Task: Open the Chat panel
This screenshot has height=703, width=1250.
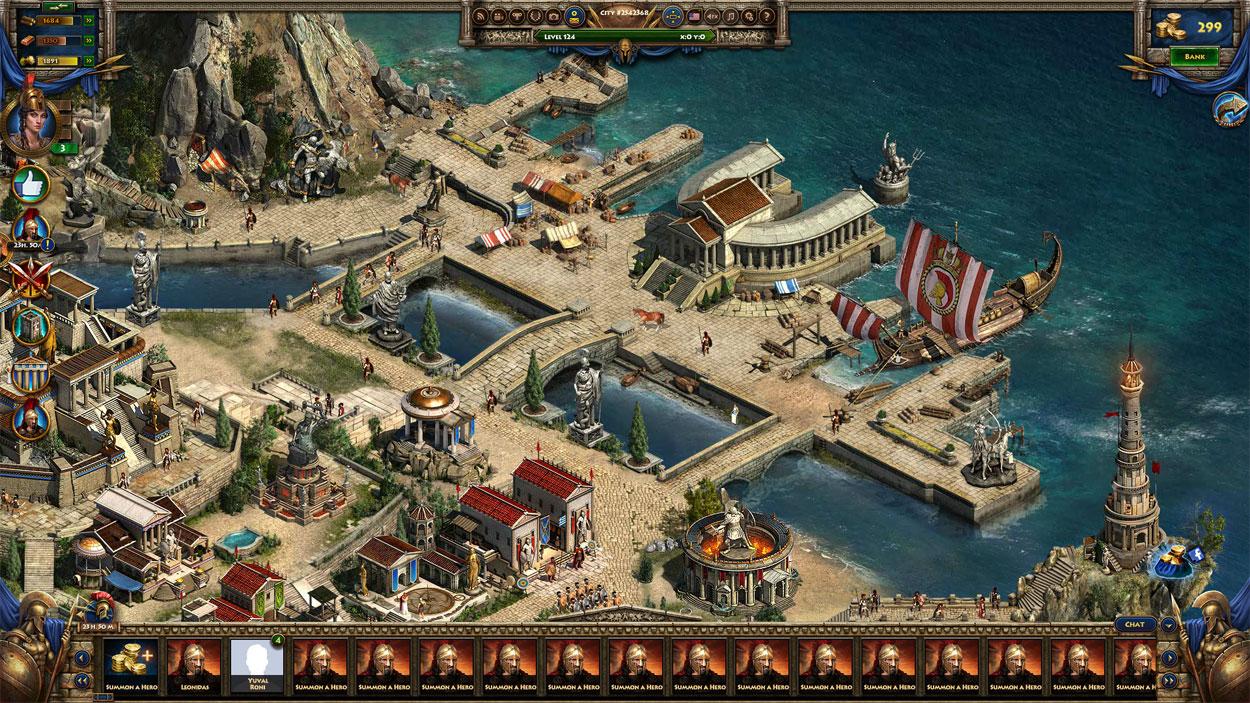Action: 1134,625
